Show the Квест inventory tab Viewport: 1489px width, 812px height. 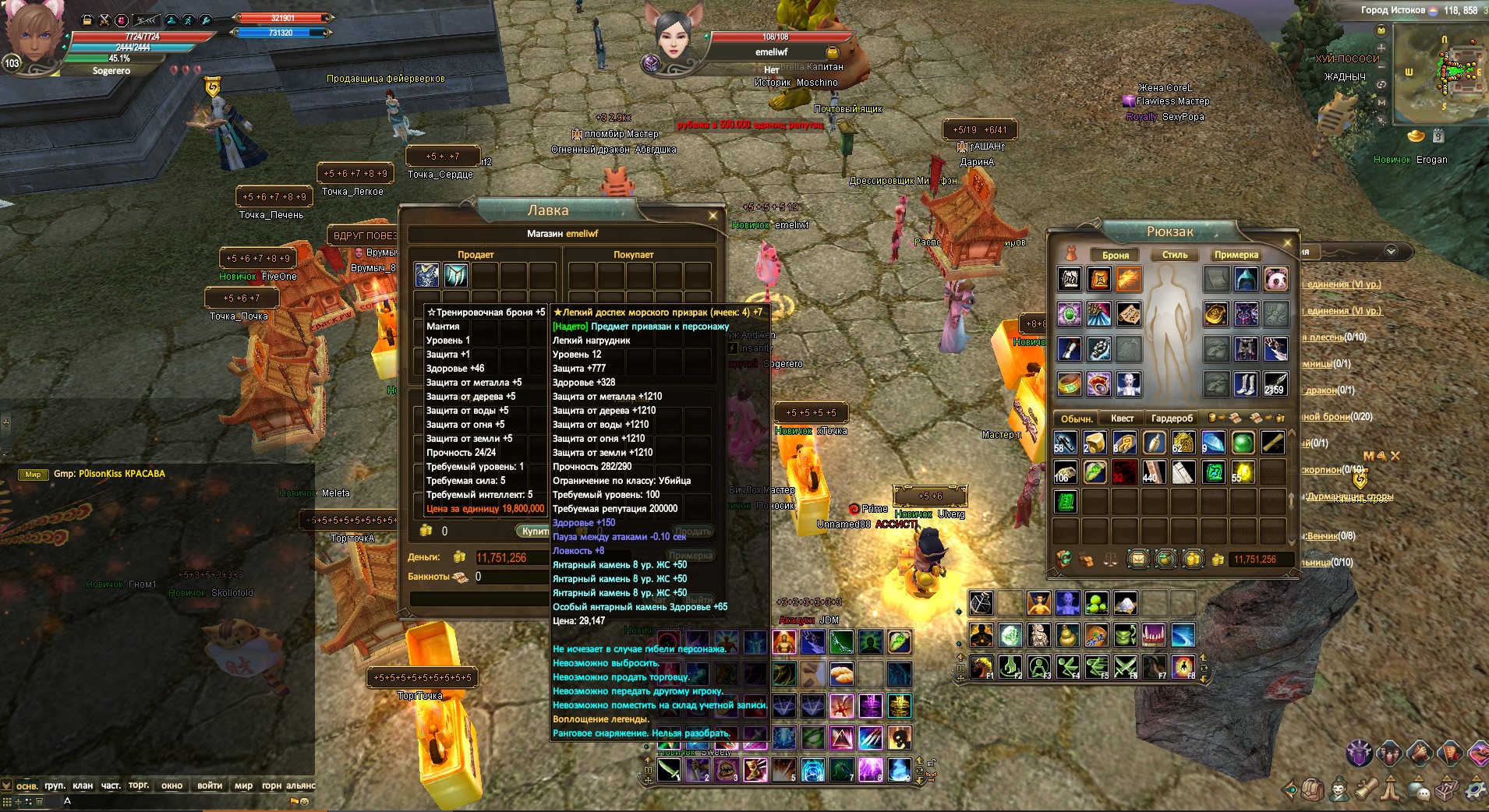[x=1122, y=418]
